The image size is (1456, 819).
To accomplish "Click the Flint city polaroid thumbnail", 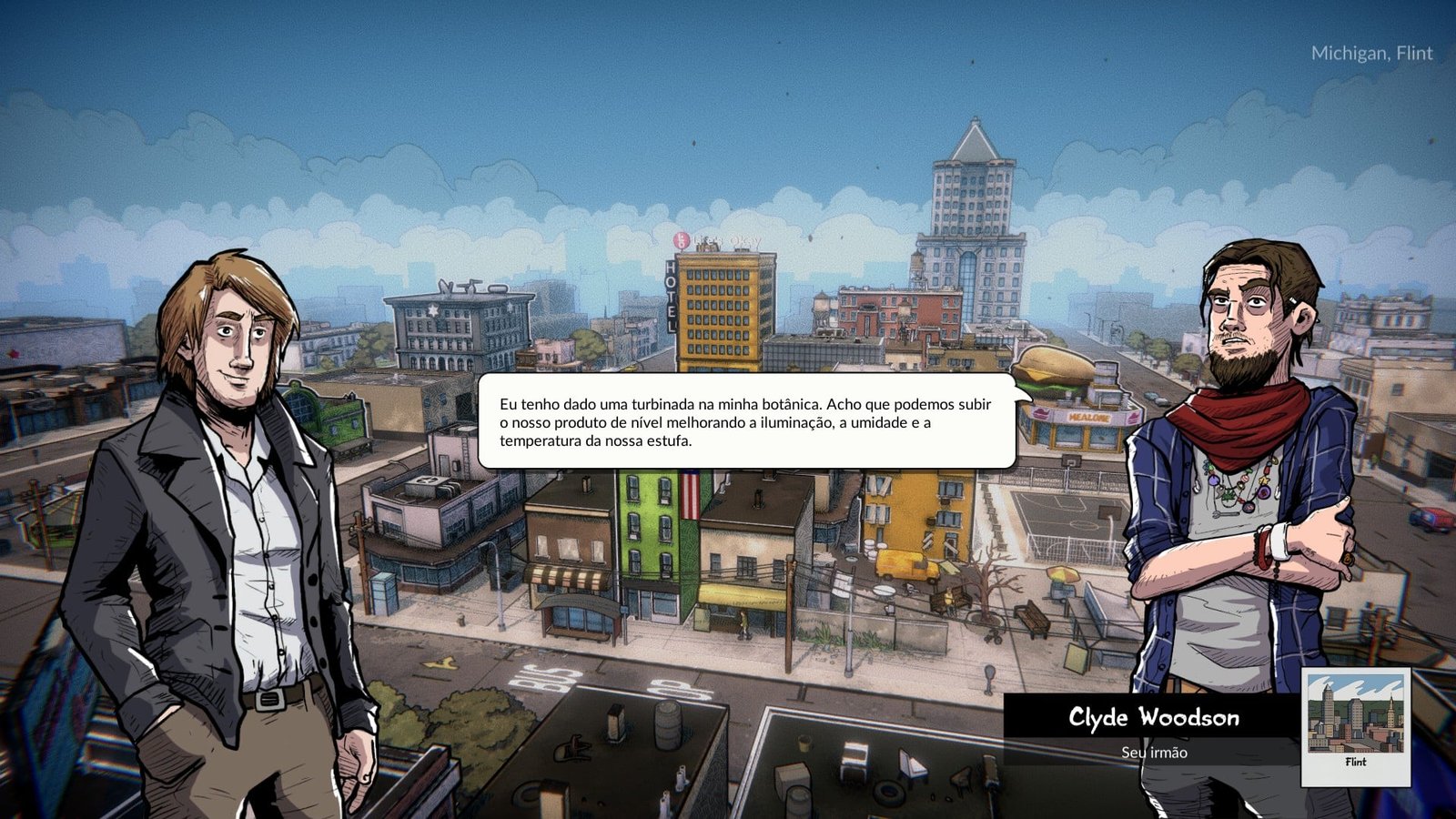I will [x=1355, y=725].
